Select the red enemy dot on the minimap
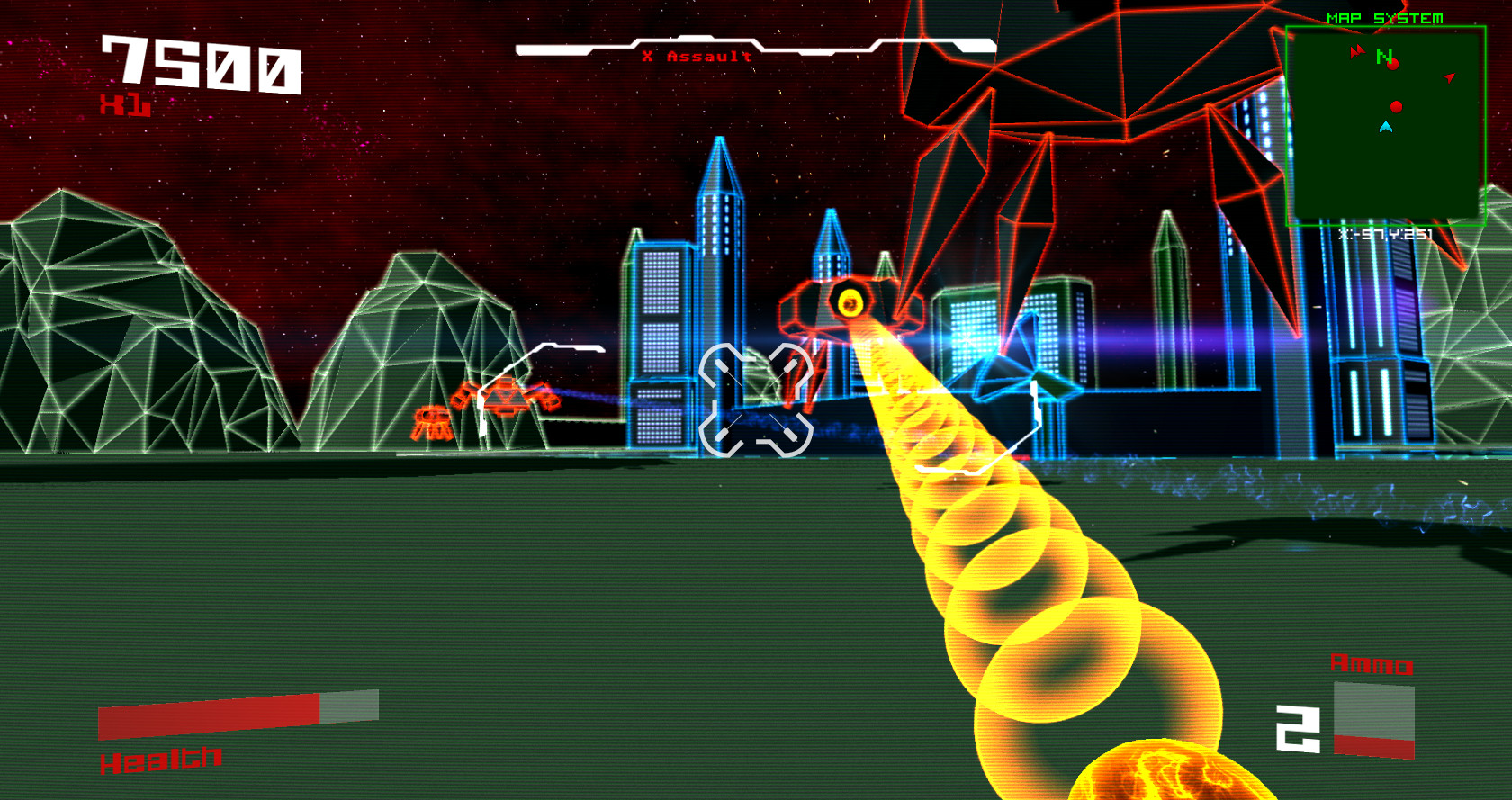Screen dimensions: 1512x800 (x=1396, y=106)
